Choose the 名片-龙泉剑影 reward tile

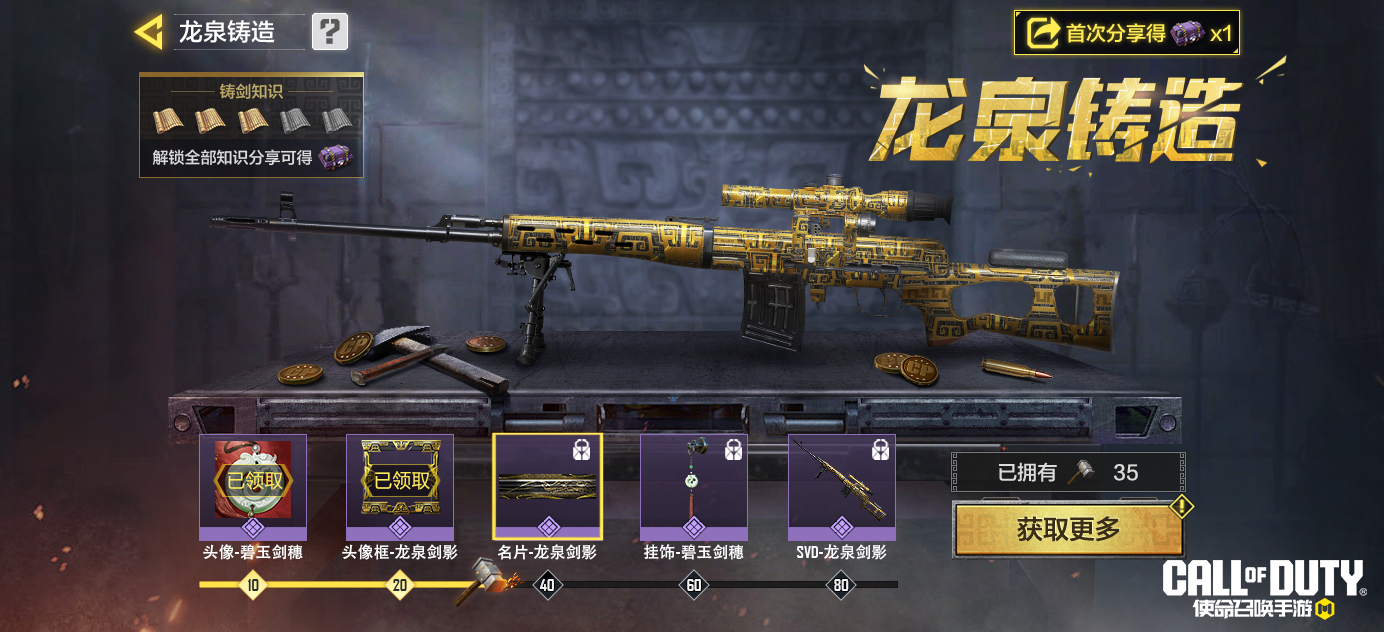coord(547,487)
